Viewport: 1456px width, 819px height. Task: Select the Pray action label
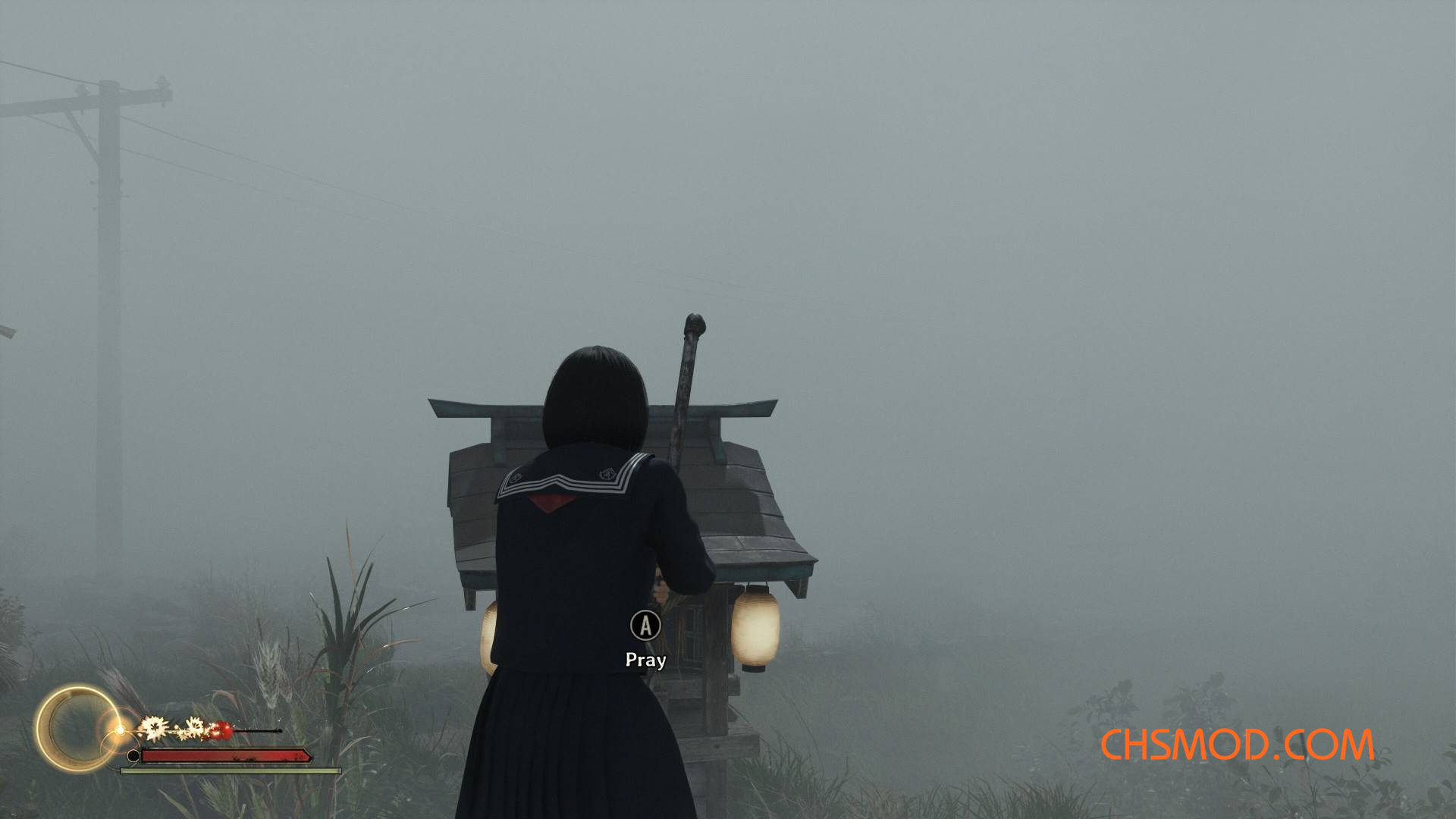click(x=645, y=660)
